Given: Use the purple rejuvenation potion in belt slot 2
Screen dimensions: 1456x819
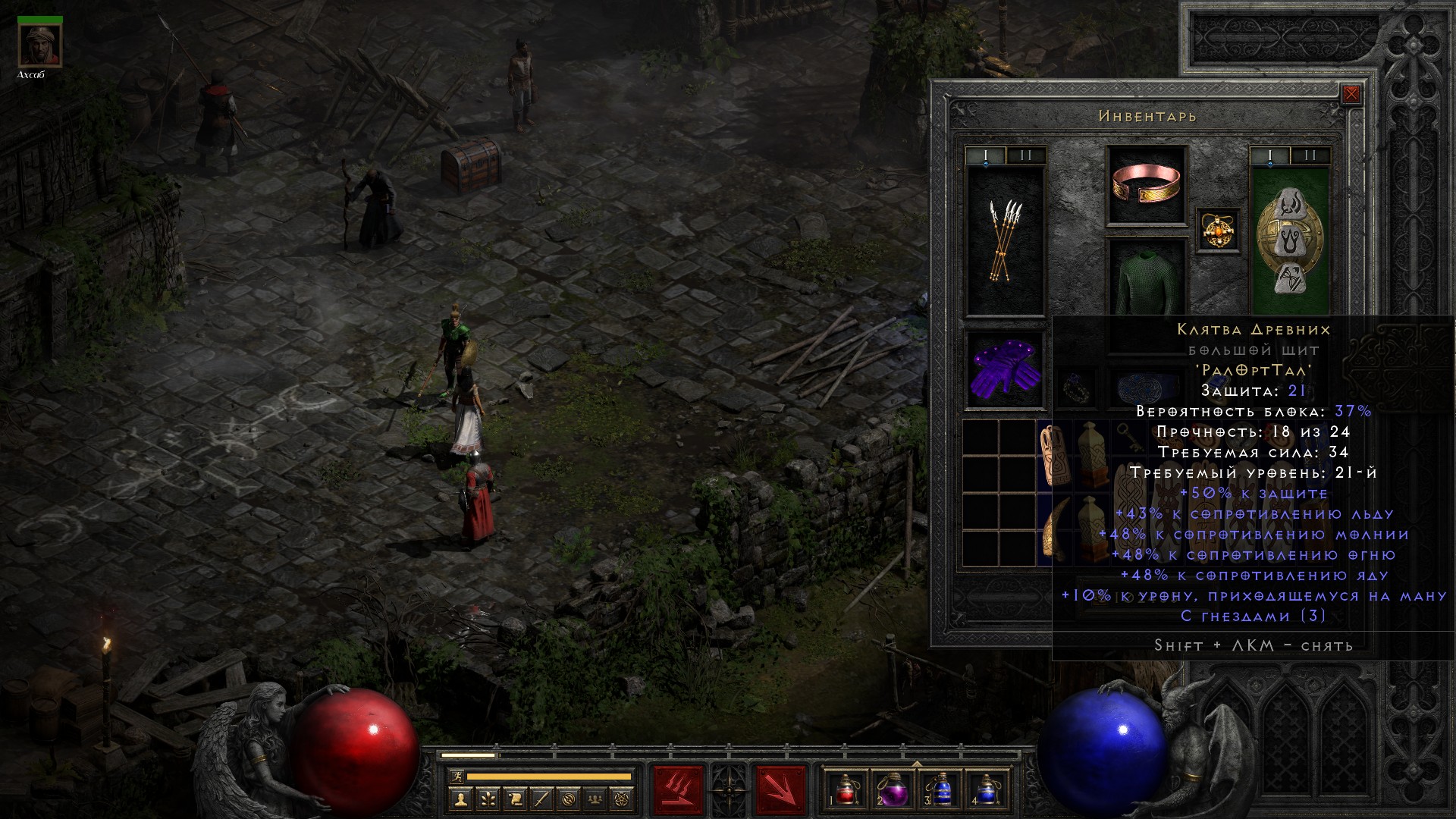Looking at the screenshot, I should pyautogui.click(x=893, y=789).
